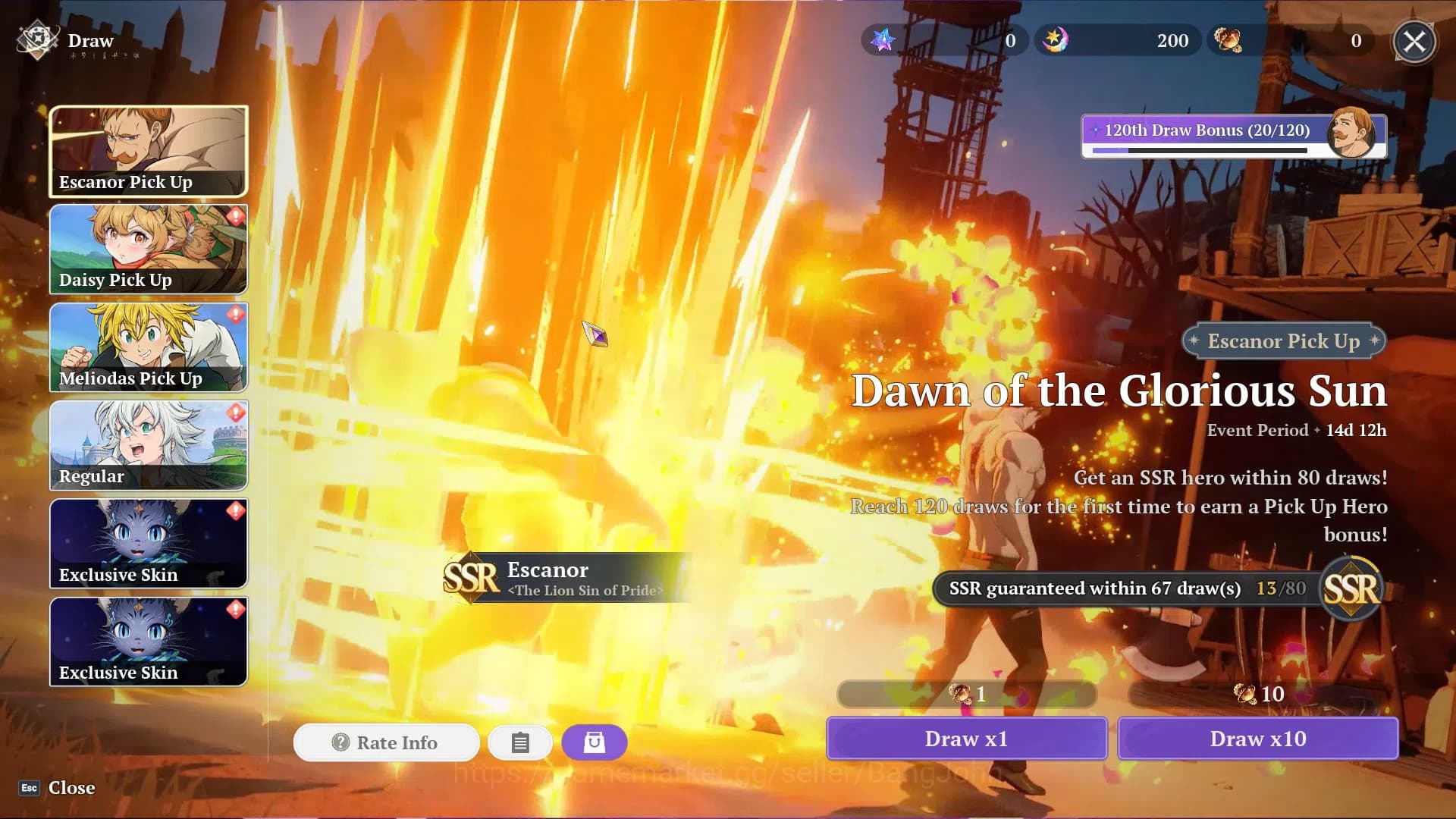This screenshot has width=1456, height=819.
Task: Select the Escanor Pick Up banner
Action: (x=149, y=152)
